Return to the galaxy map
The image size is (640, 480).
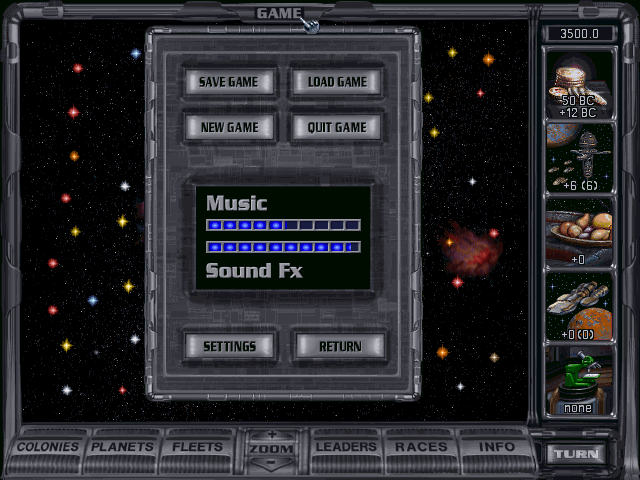pyautogui.click(x=340, y=346)
